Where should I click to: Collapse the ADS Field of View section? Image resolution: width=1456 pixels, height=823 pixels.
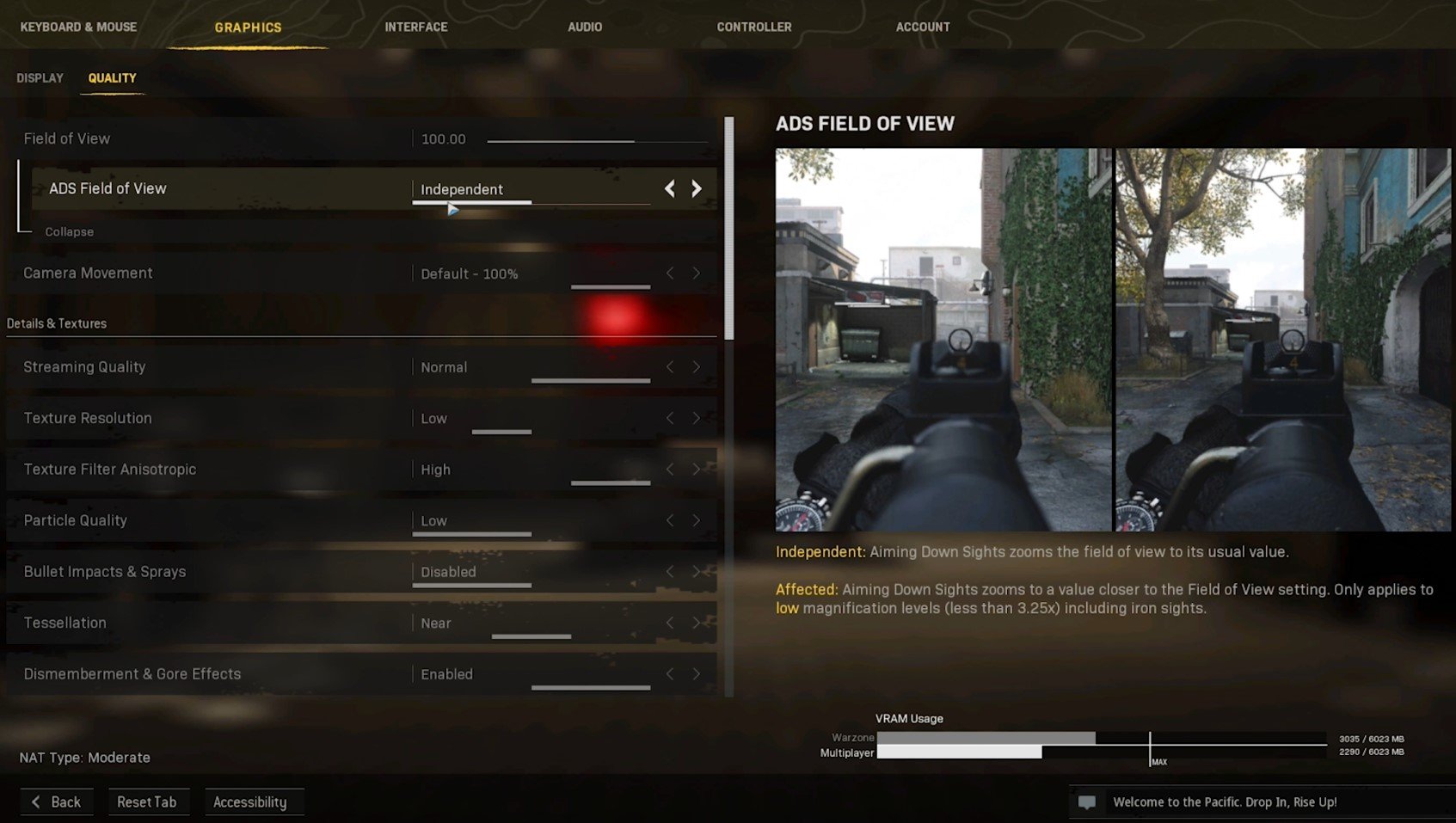pos(69,232)
